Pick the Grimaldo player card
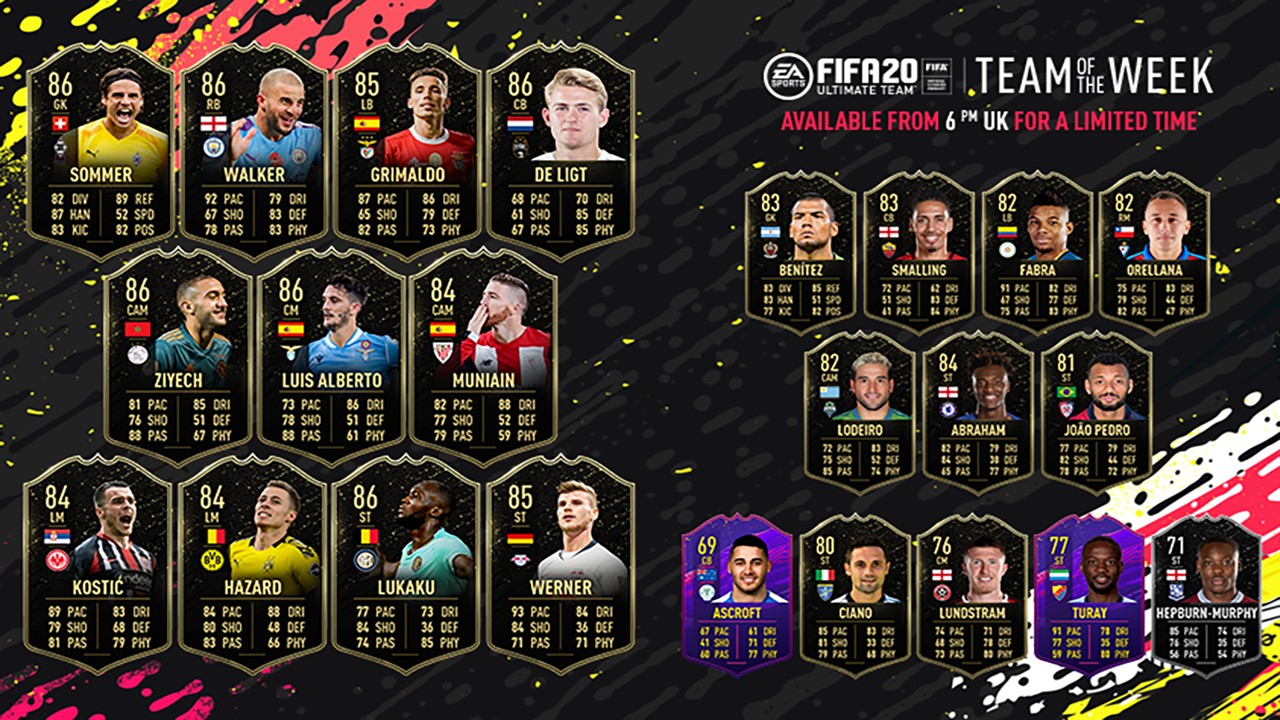Image resolution: width=1280 pixels, height=720 pixels. pyautogui.click(x=407, y=152)
